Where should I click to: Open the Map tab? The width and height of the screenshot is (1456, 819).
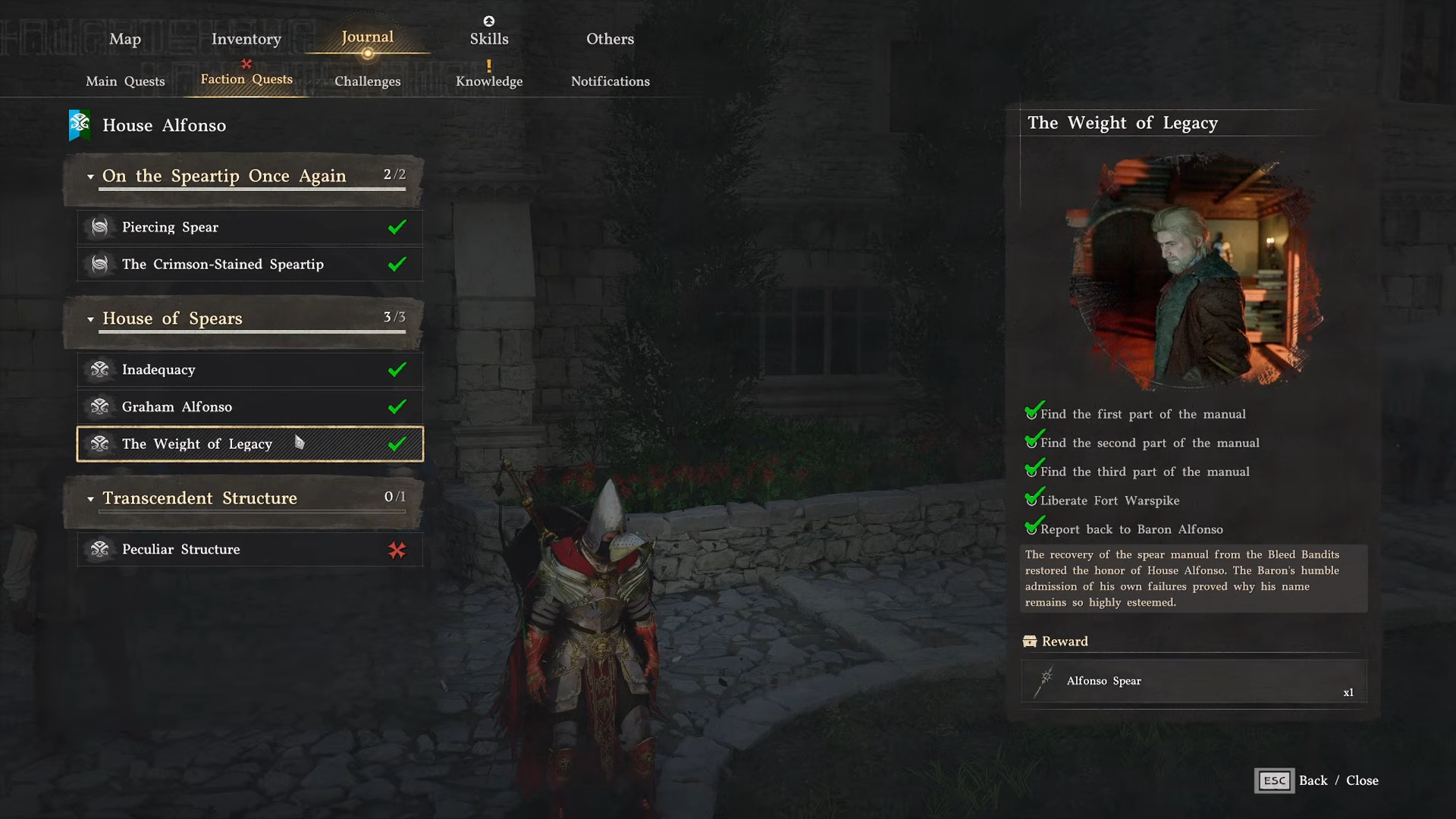(x=125, y=39)
